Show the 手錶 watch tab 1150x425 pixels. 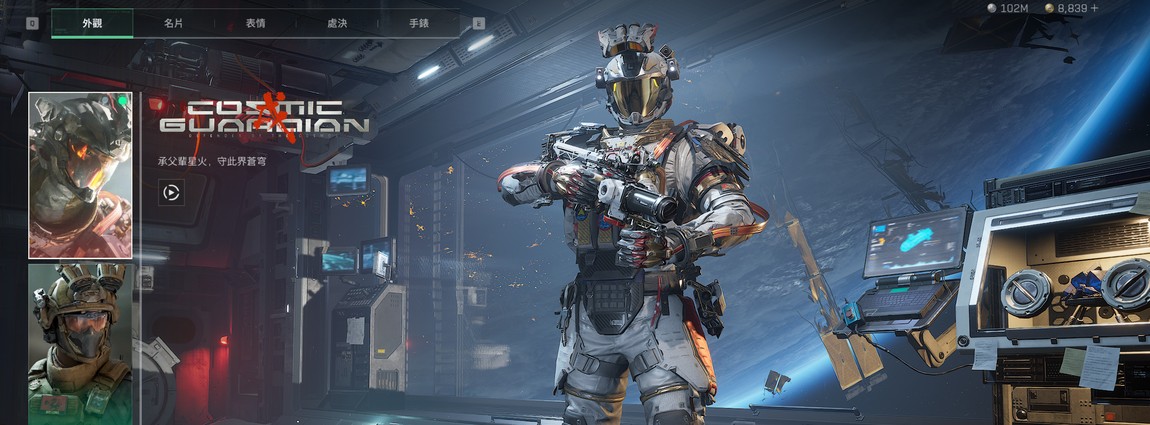pyautogui.click(x=419, y=22)
